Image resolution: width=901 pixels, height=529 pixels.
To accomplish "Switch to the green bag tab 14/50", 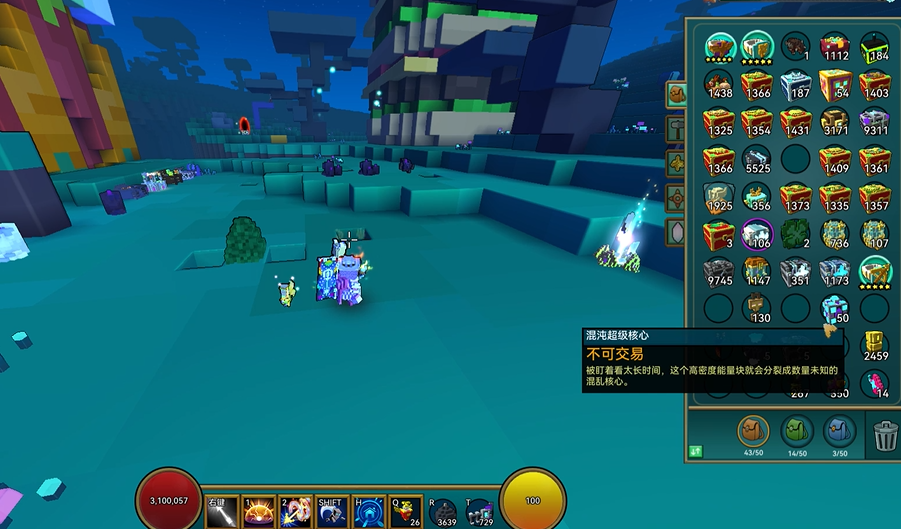I will tap(797, 432).
